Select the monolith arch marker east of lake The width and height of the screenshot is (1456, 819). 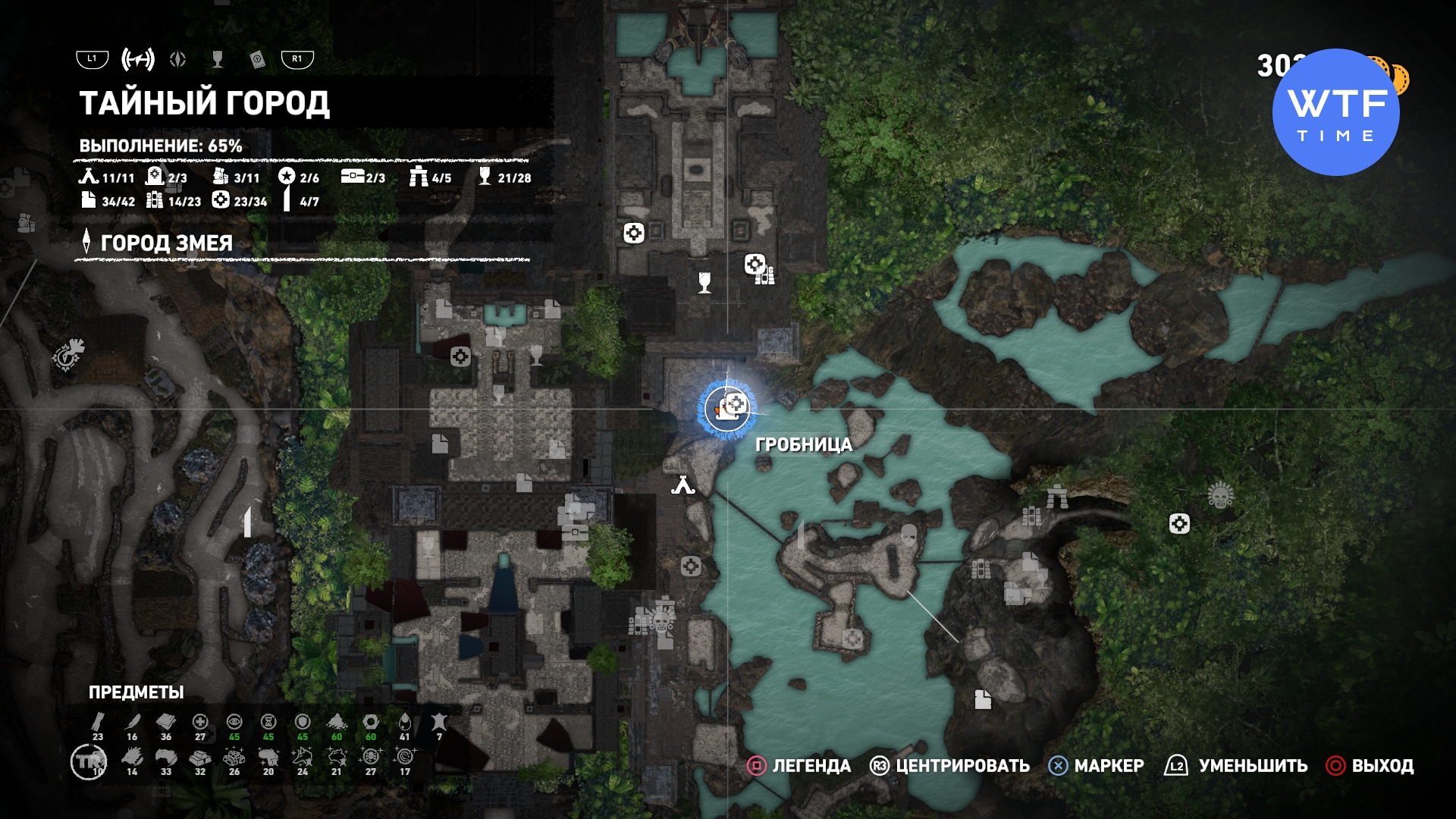[1057, 497]
